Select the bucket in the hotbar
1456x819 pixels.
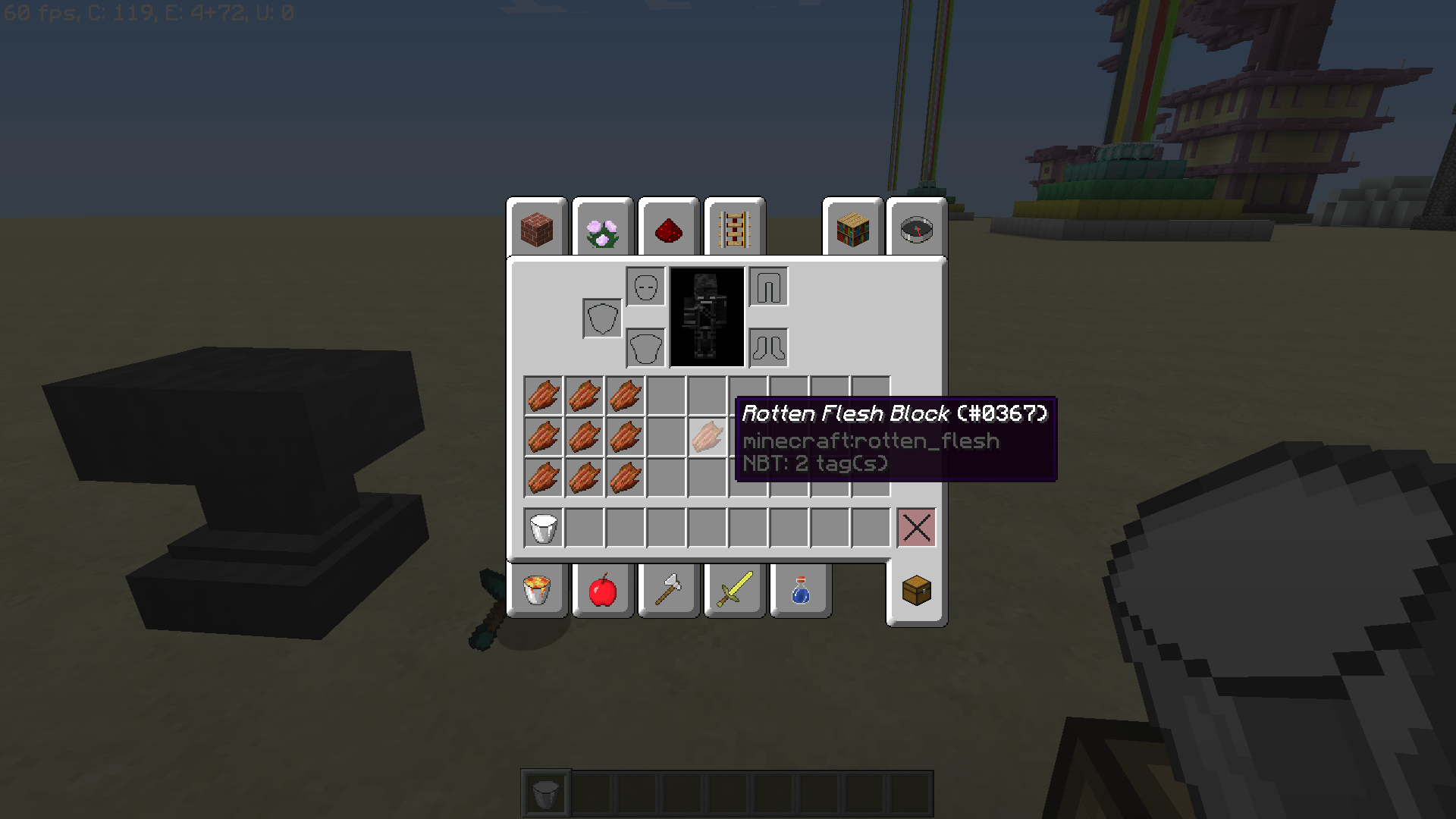click(x=544, y=794)
